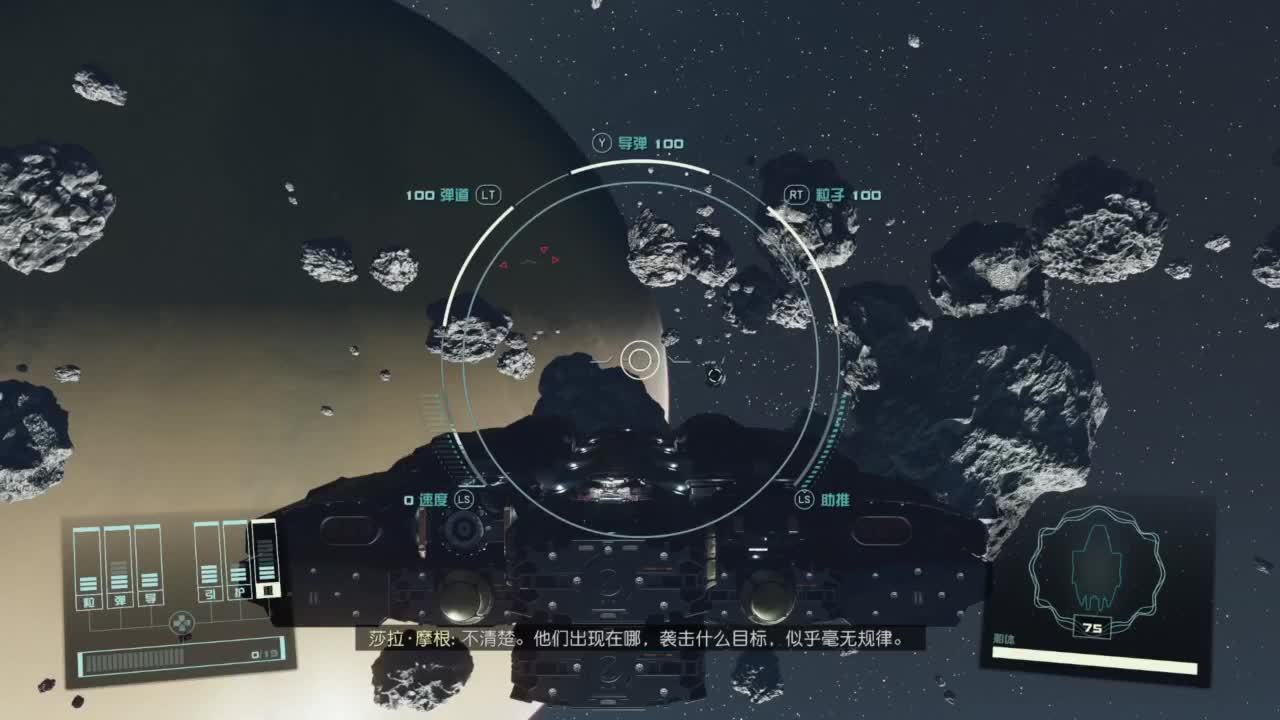Click the D-pad power allocation icon

[181, 622]
